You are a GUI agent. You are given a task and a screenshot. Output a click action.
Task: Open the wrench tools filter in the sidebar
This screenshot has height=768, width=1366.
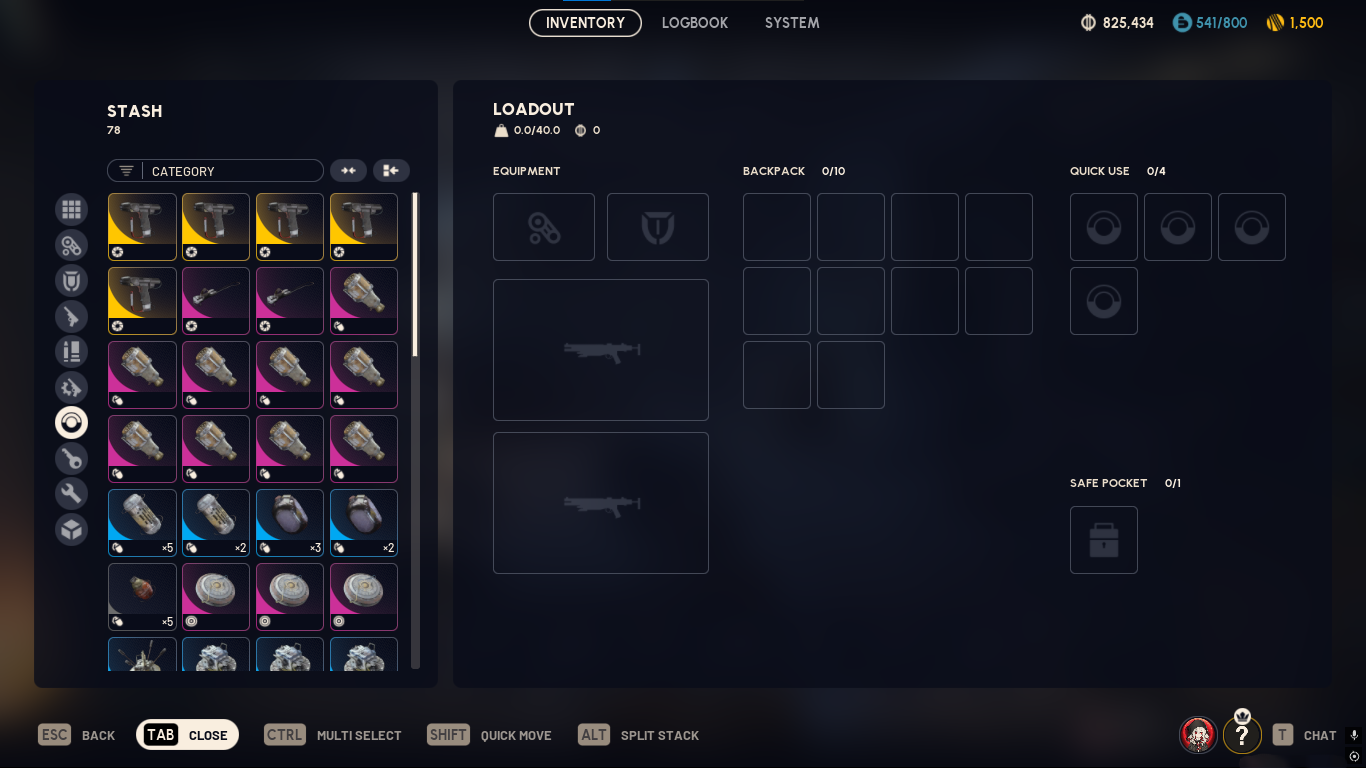[71, 493]
